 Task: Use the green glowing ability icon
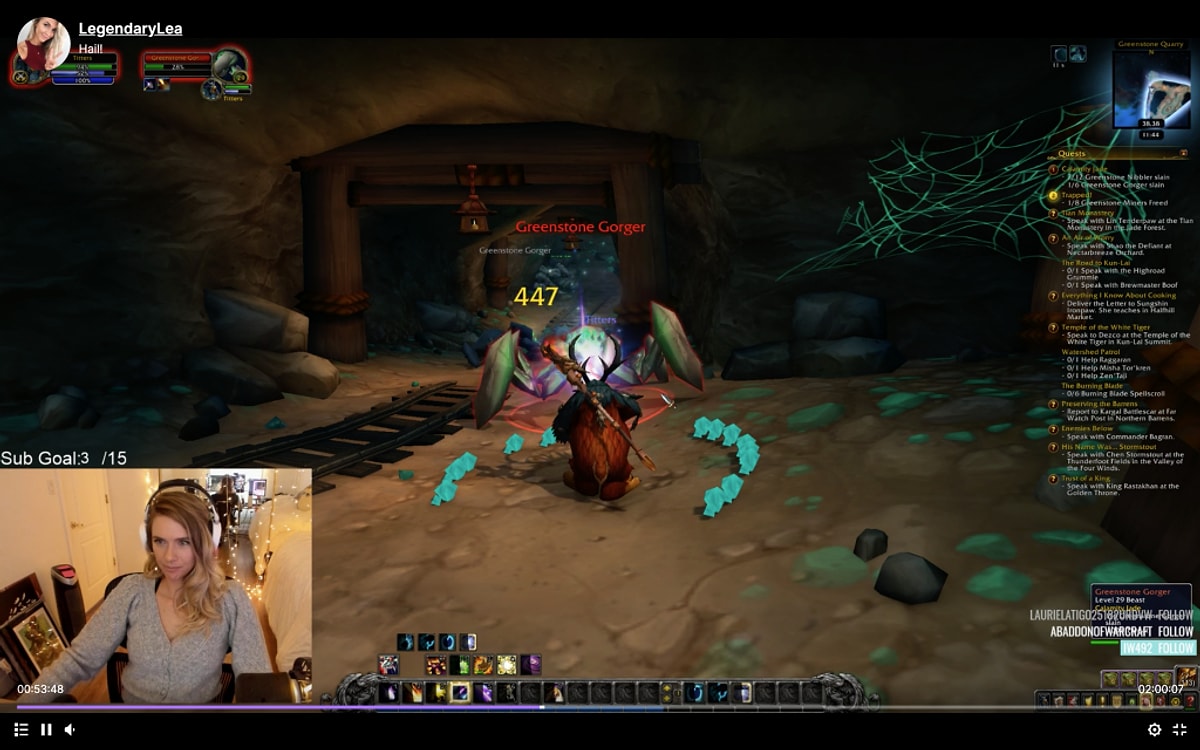460,665
